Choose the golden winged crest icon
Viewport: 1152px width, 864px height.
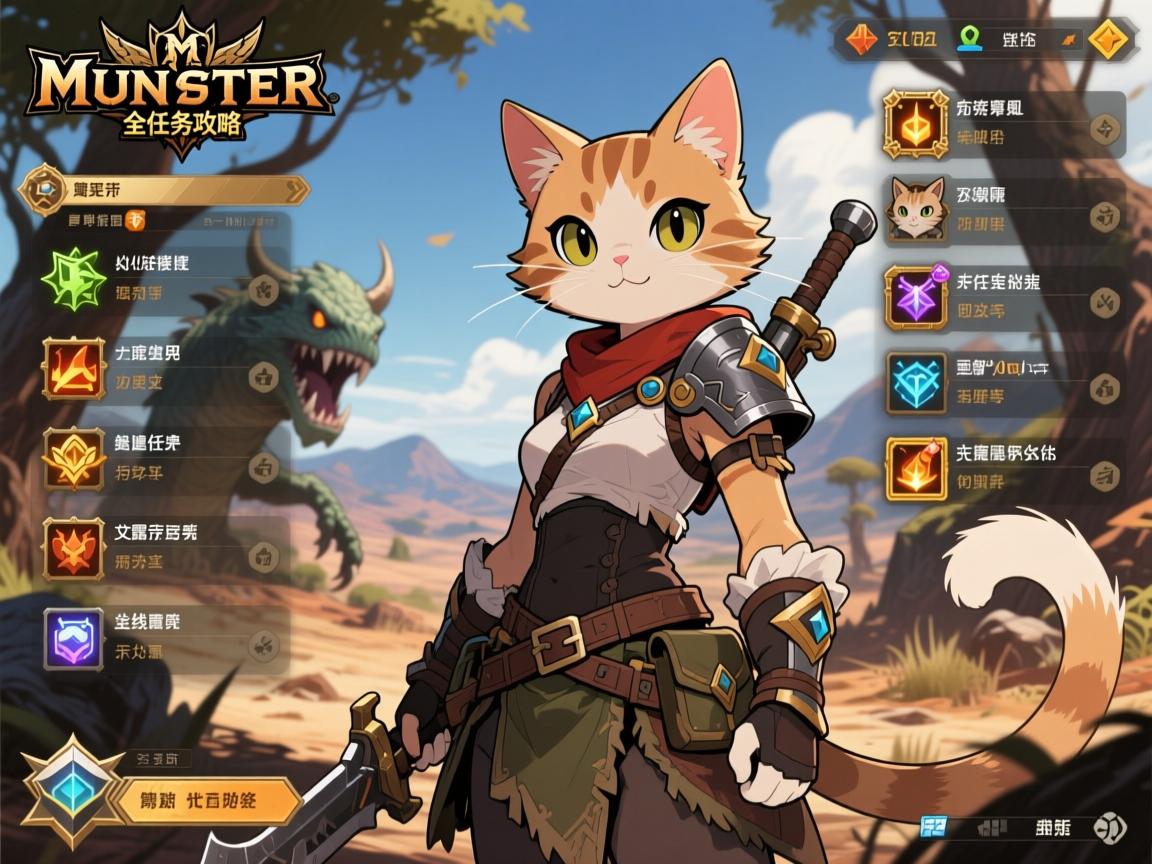click(74, 457)
